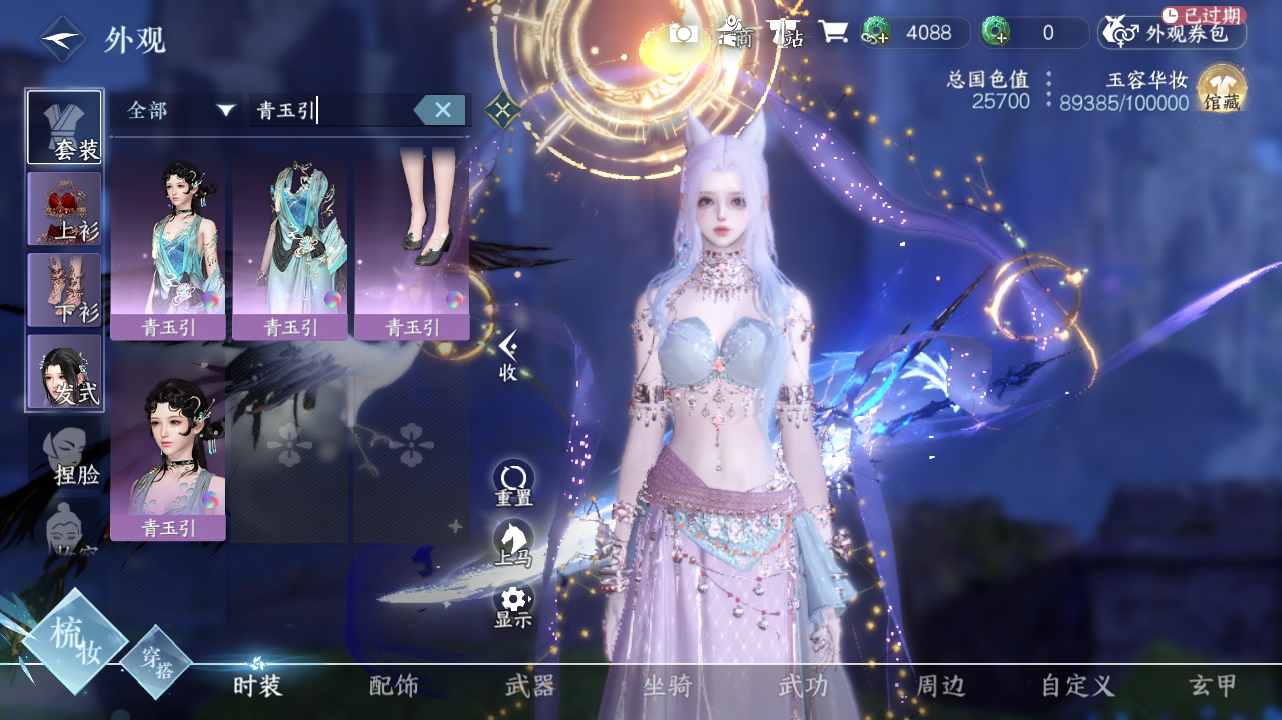Reset appearance with 重置 button

[x=513, y=482]
